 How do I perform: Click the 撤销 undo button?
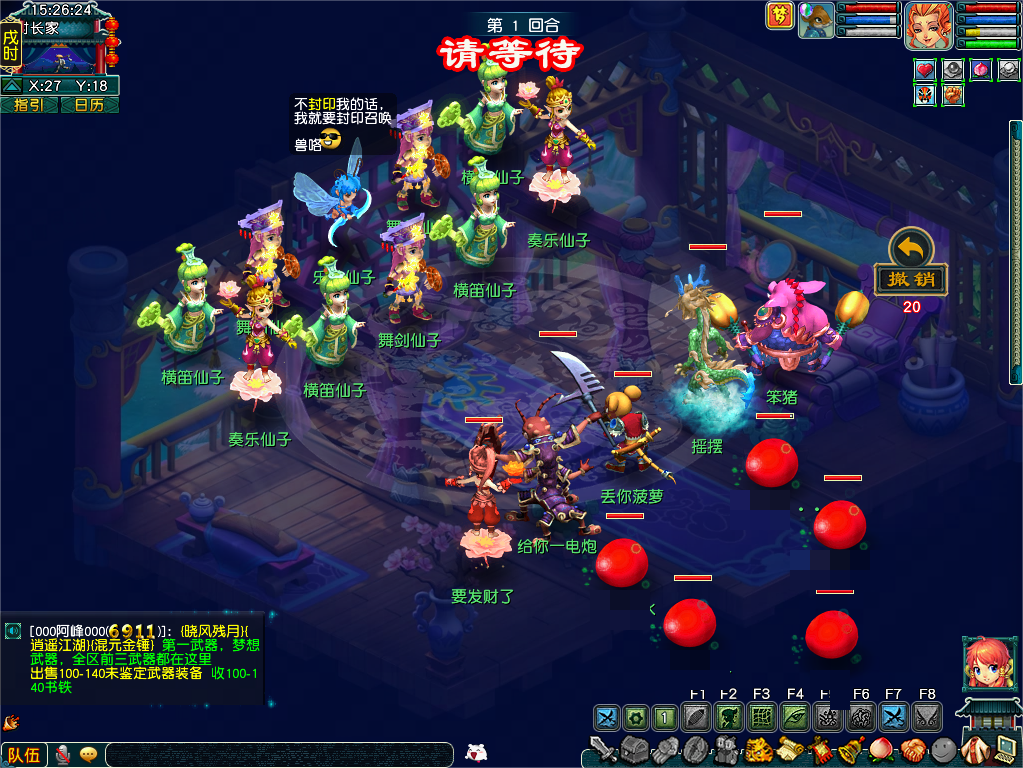(911, 279)
